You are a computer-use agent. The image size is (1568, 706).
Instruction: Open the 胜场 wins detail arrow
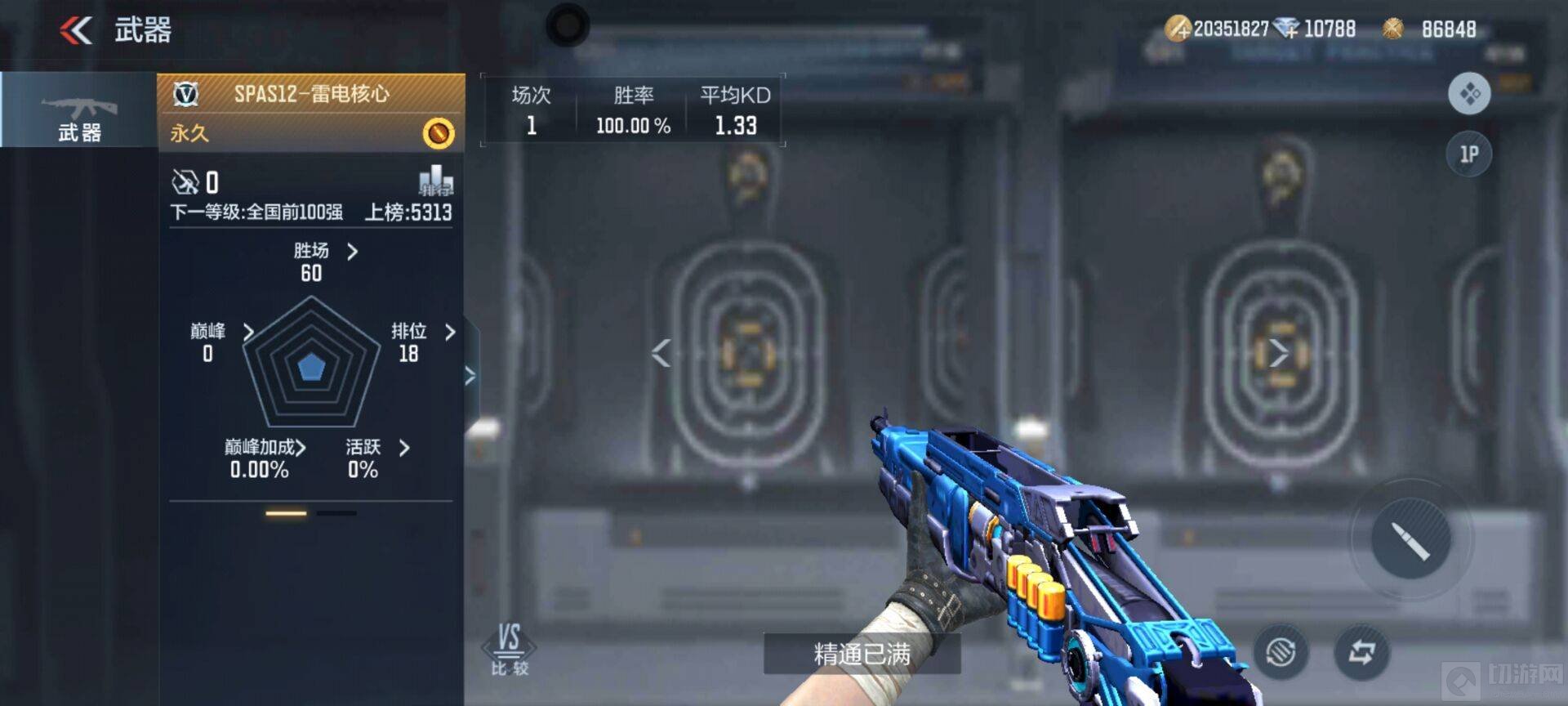pos(352,252)
